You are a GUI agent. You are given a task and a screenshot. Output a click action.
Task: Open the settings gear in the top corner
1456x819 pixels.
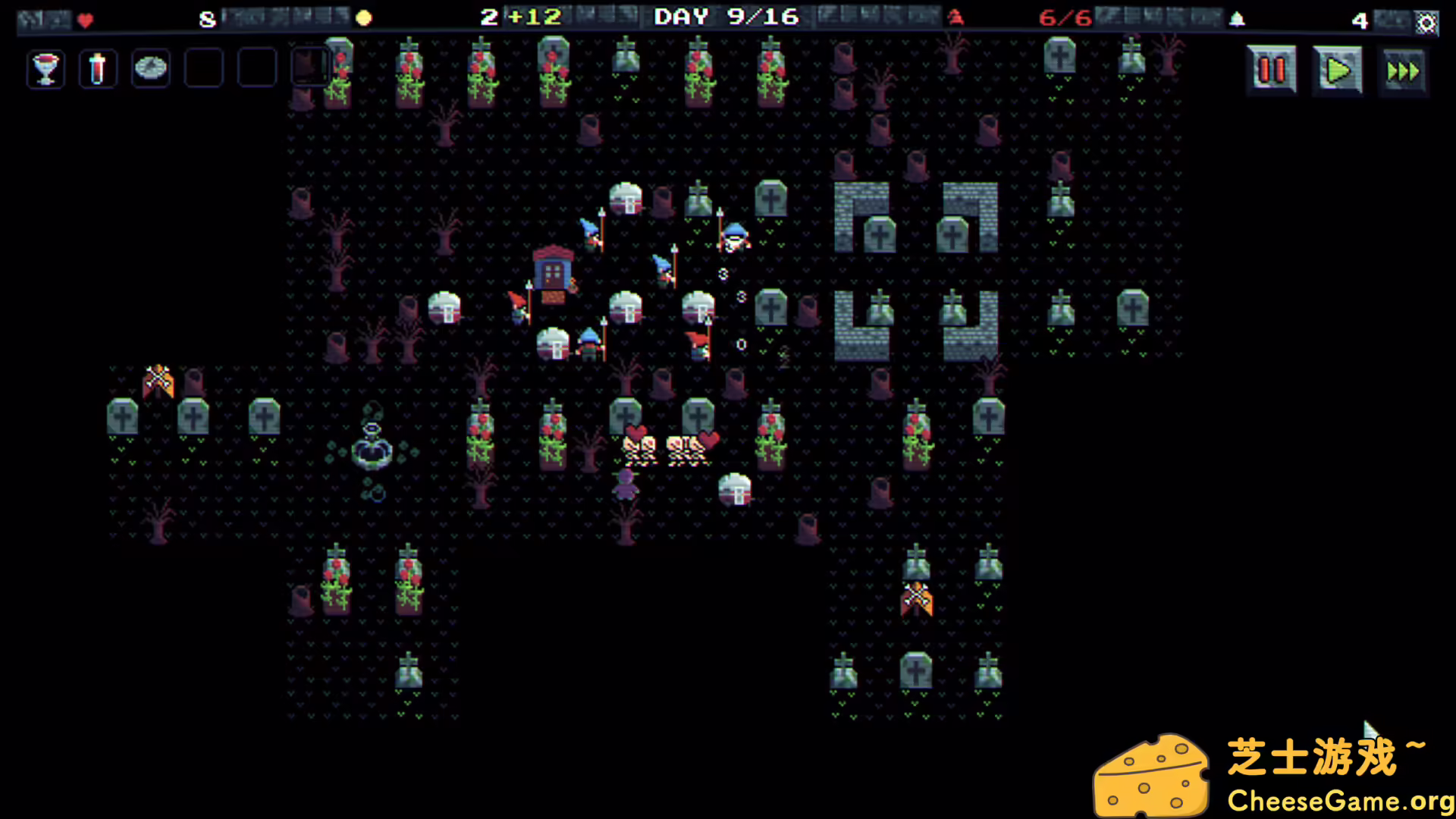point(1426,23)
